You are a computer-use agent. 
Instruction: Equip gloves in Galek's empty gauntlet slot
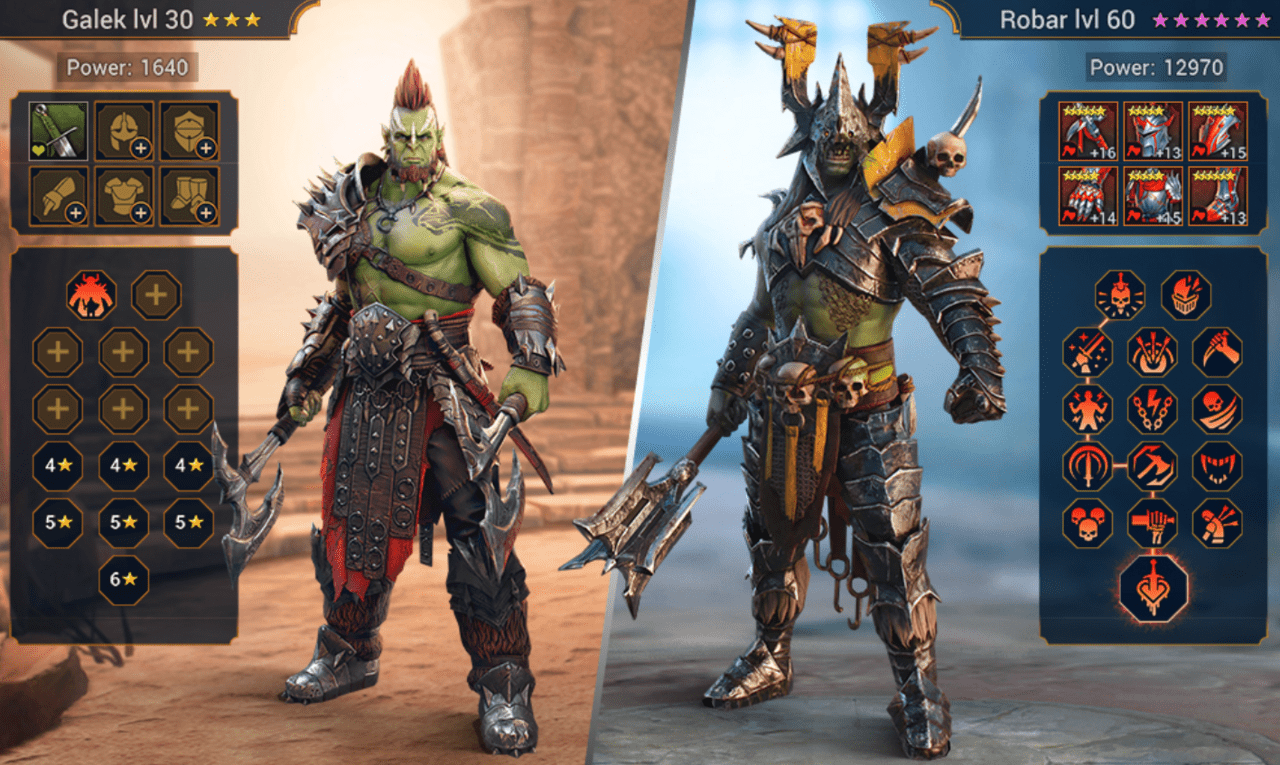click(x=58, y=195)
